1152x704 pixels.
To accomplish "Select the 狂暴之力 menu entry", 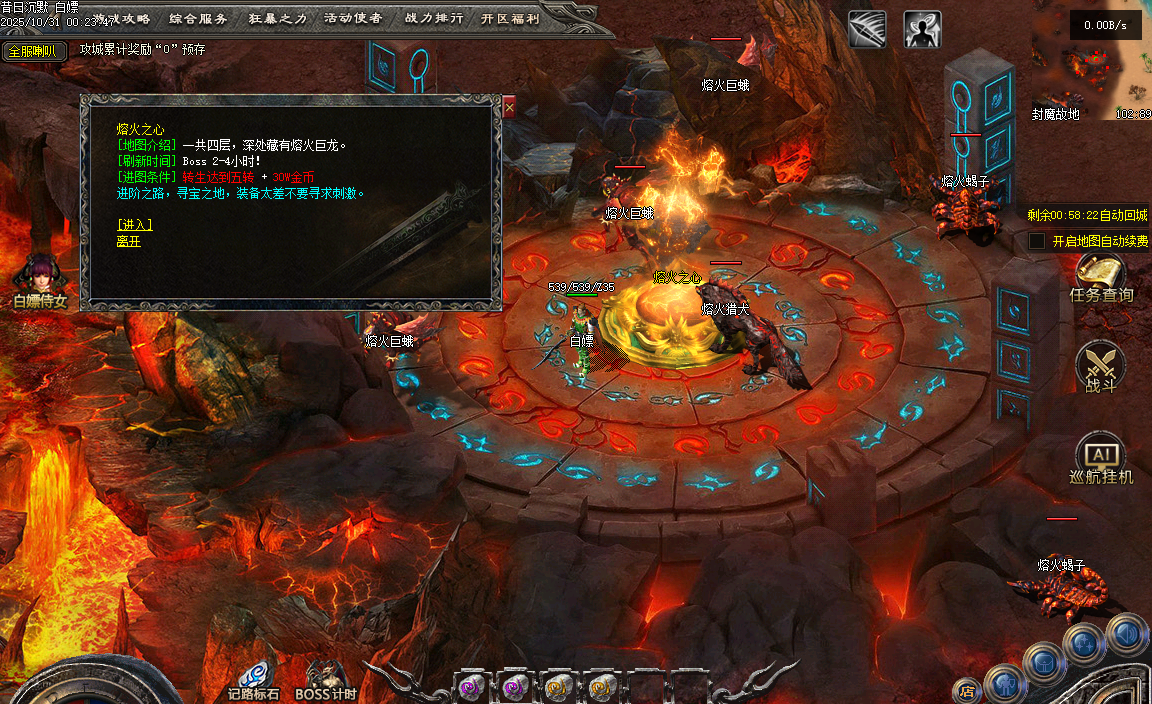I will [276, 18].
